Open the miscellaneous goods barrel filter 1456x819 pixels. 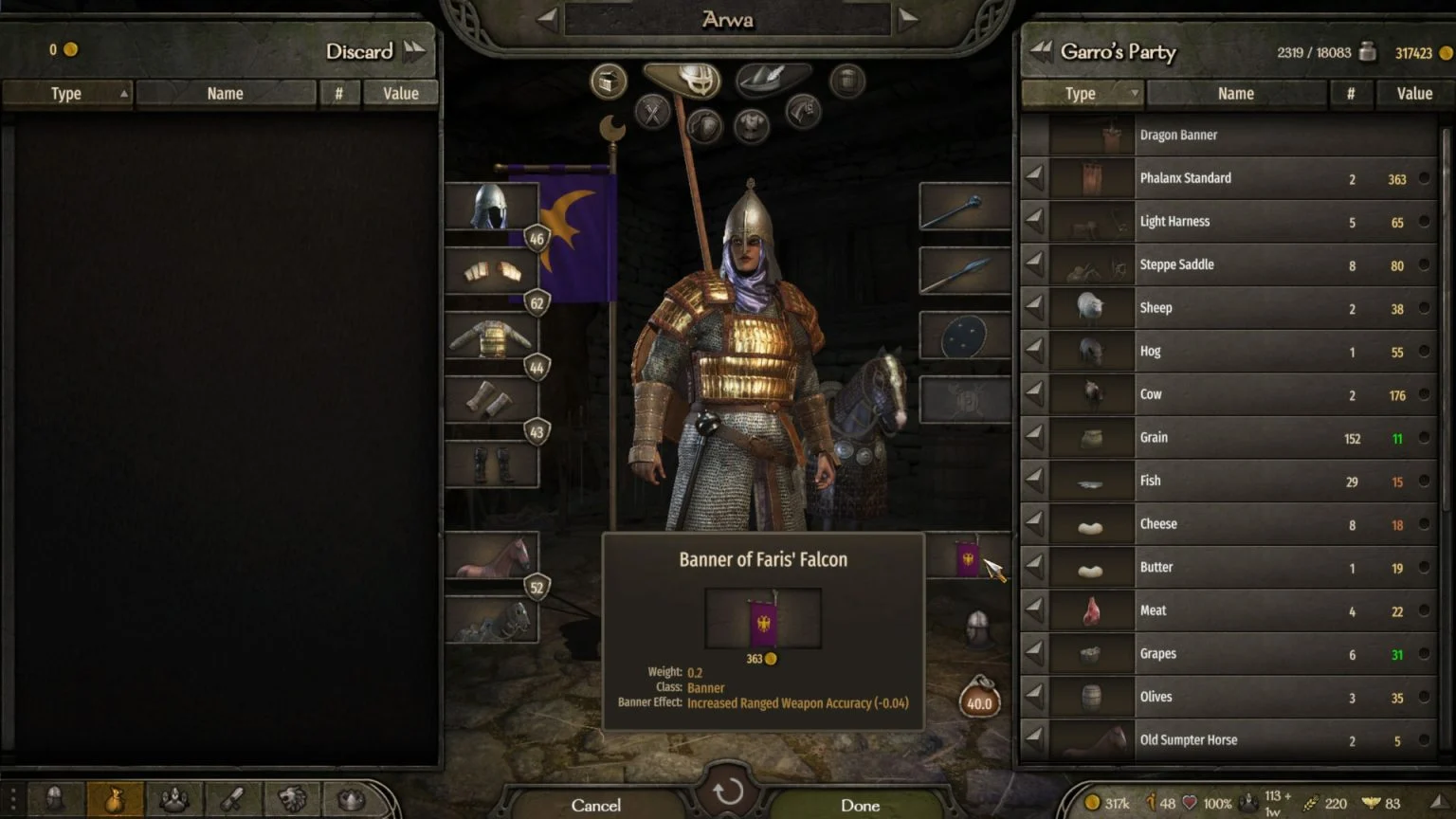click(846, 81)
